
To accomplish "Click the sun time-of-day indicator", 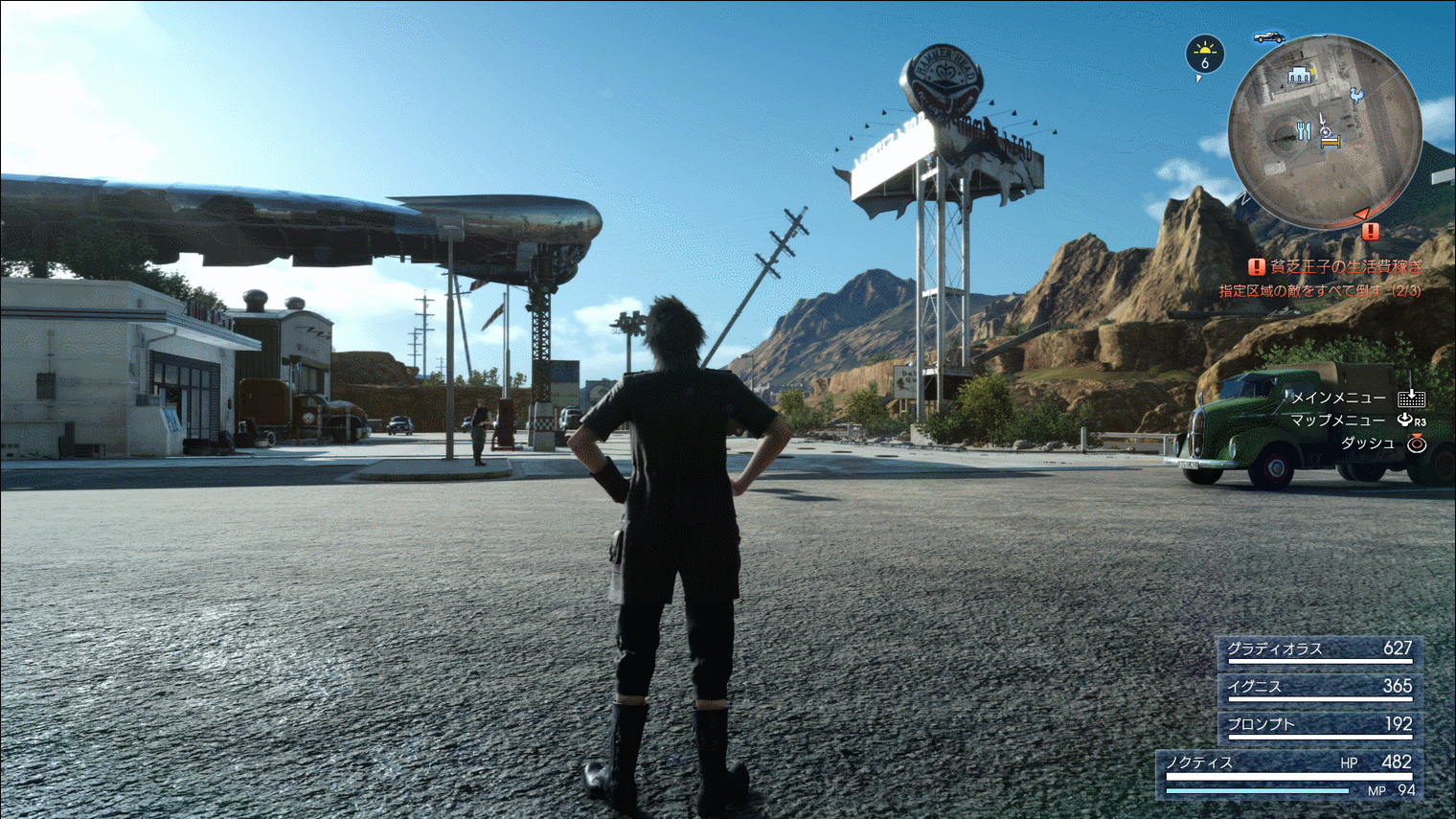I will [1205, 55].
